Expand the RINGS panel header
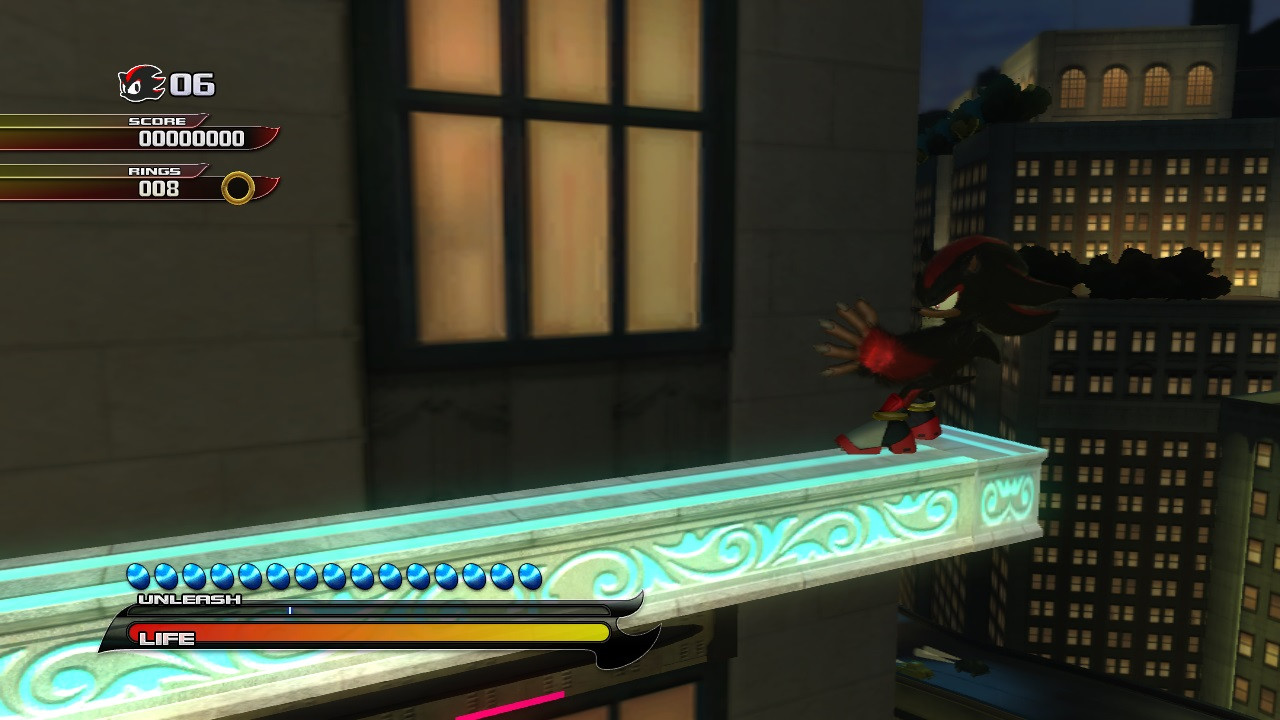The width and height of the screenshot is (1280, 720). click(155, 170)
